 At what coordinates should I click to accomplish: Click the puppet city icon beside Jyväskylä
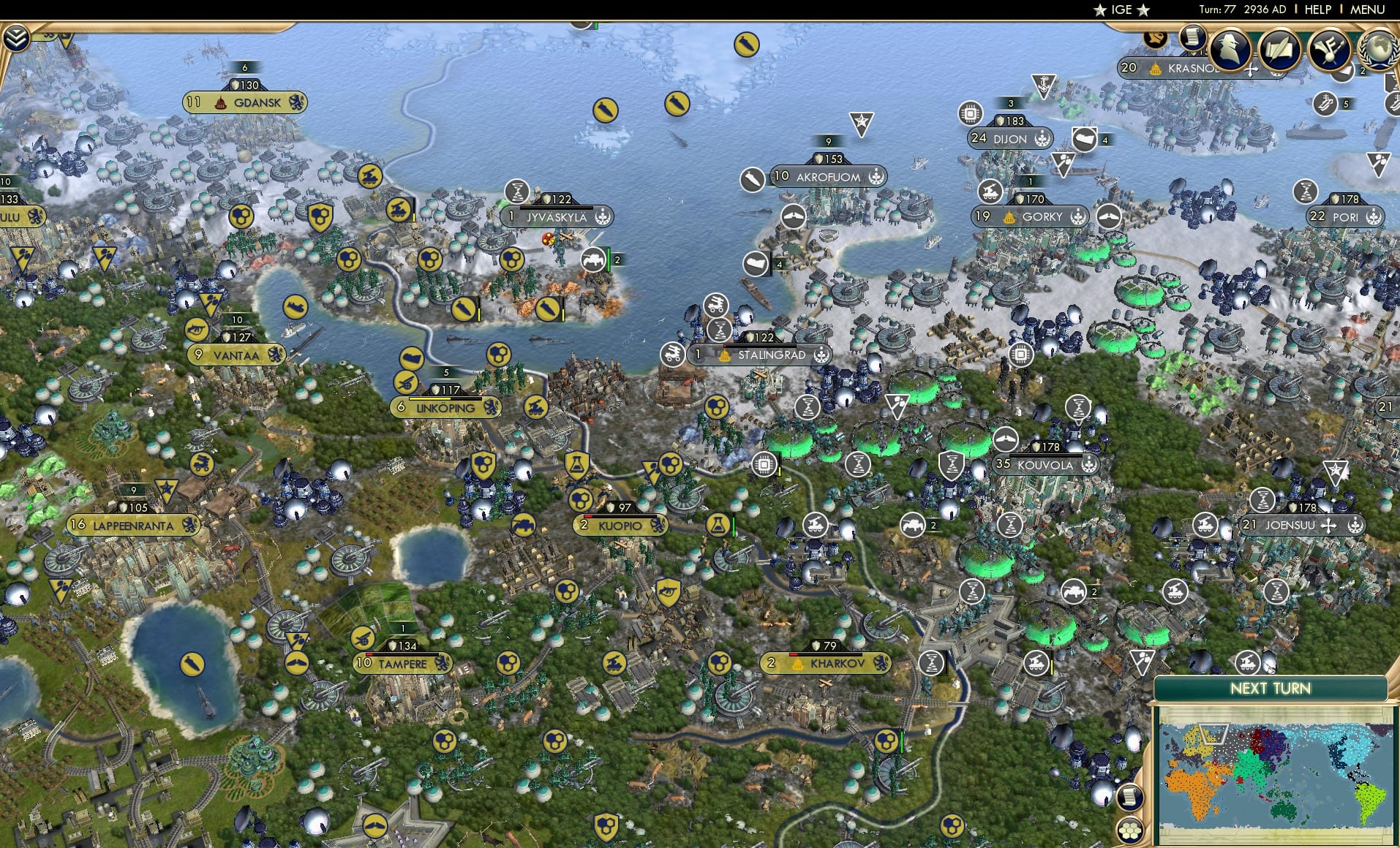(603, 217)
